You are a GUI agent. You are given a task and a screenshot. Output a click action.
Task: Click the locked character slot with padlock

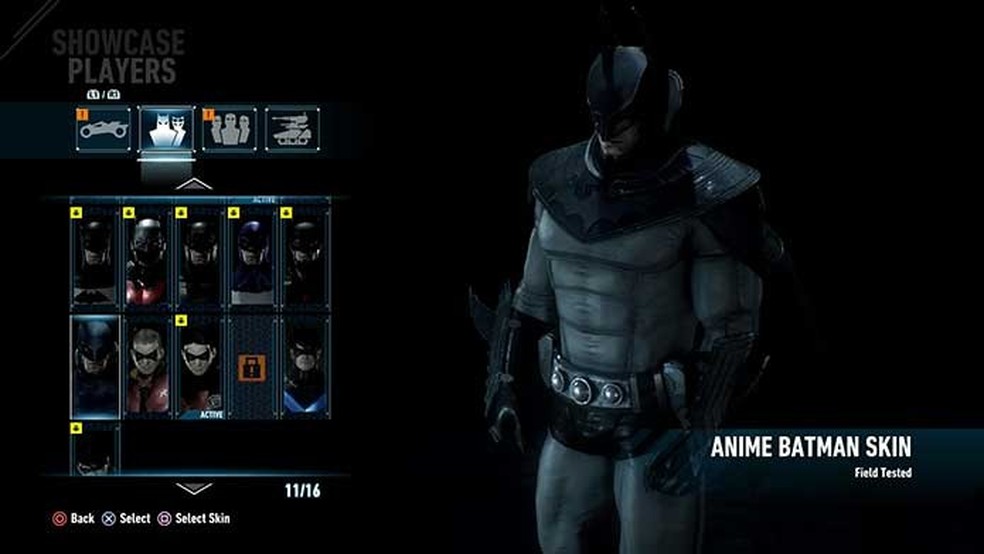point(251,367)
